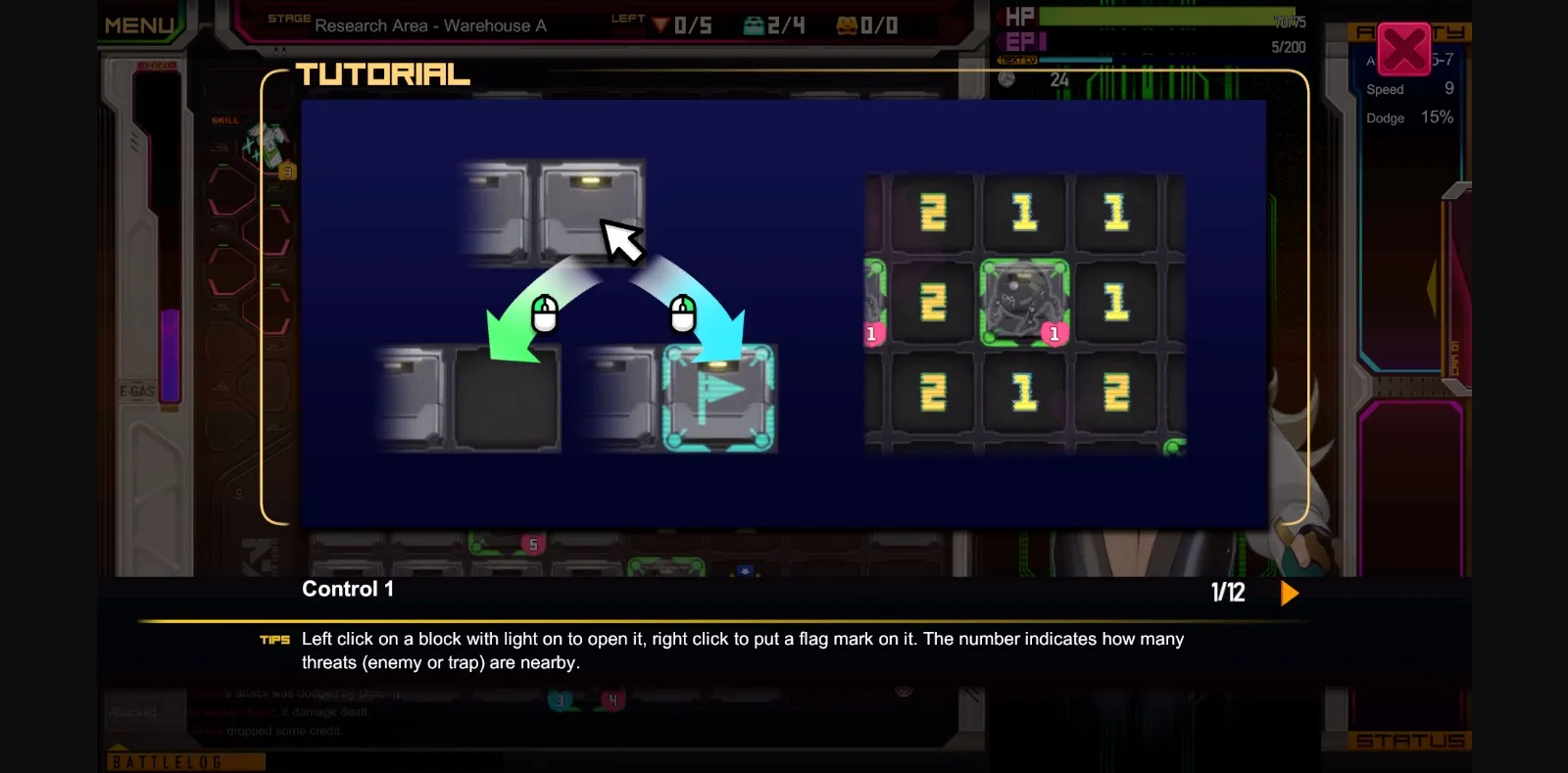Advance the tutorial with the orange next arrow
The image size is (1568, 773).
pos(1290,593)
